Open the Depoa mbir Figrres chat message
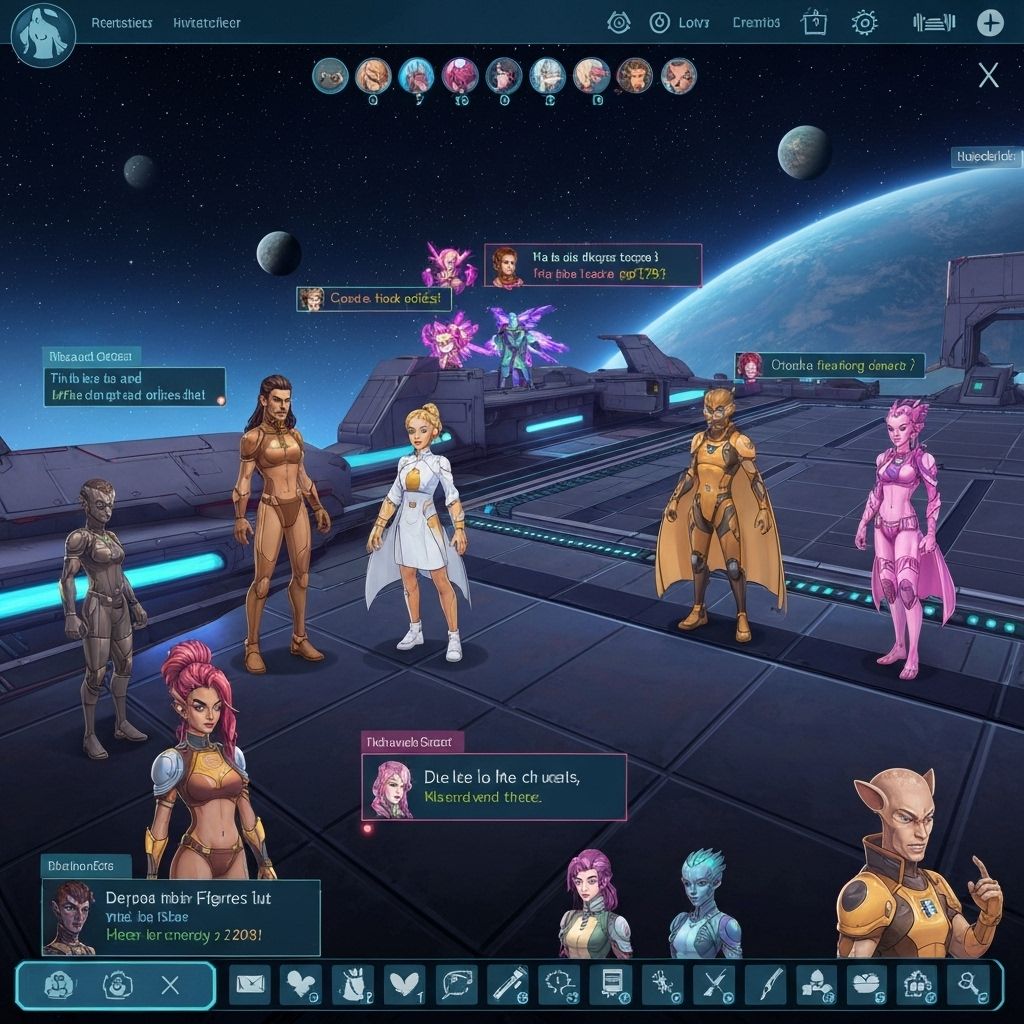Image resolution: width=1024 pixels, height=1024 pixels. pos(181,917)
